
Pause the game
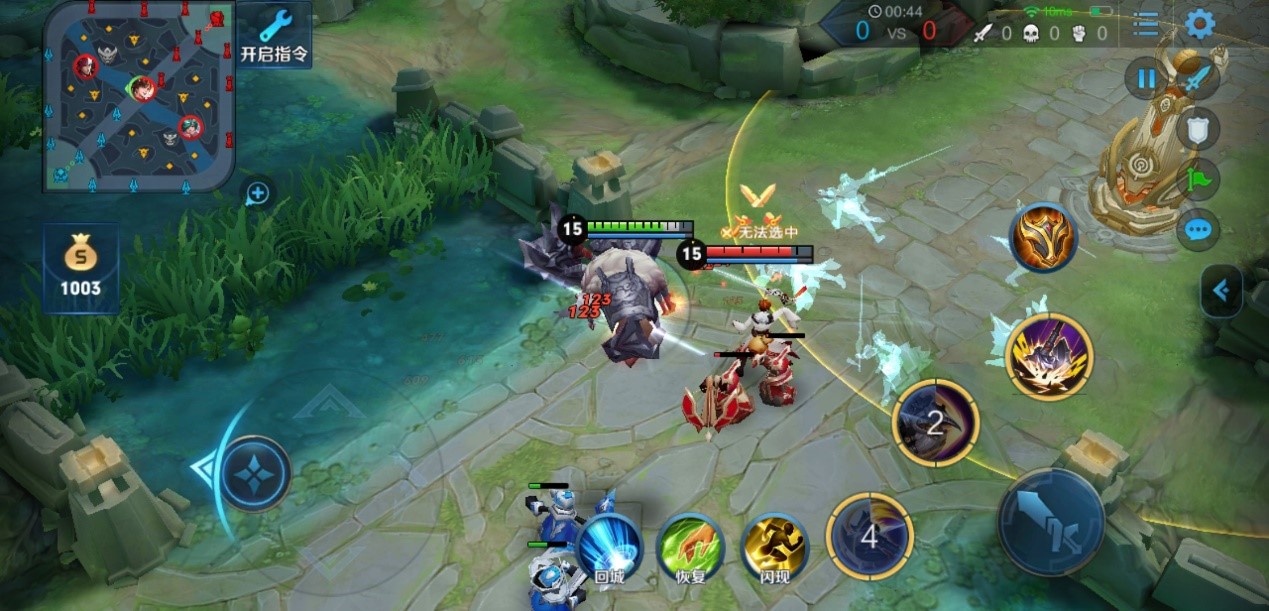coord(1146,78)
